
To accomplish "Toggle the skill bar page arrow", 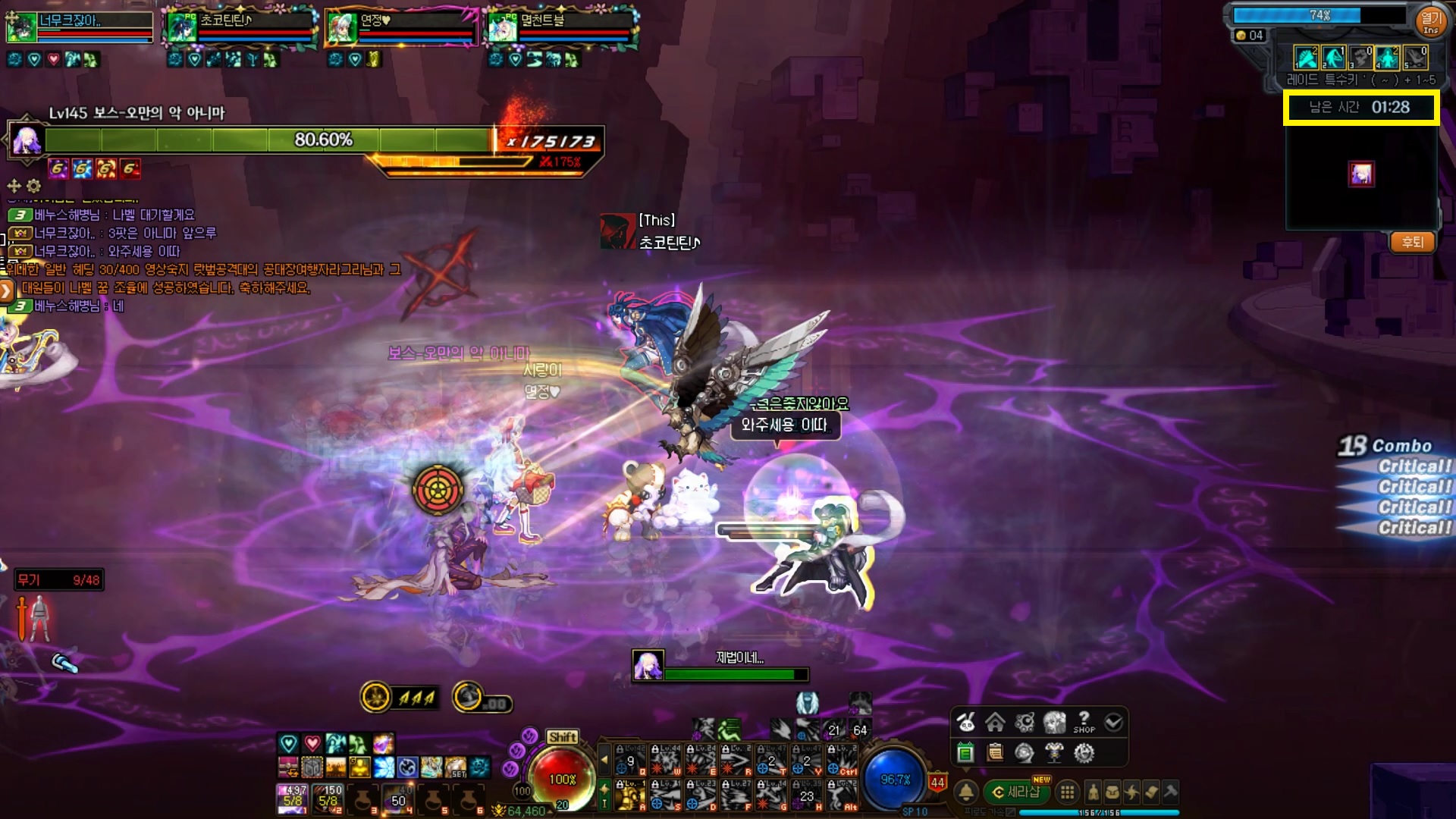I will (604, 758).
